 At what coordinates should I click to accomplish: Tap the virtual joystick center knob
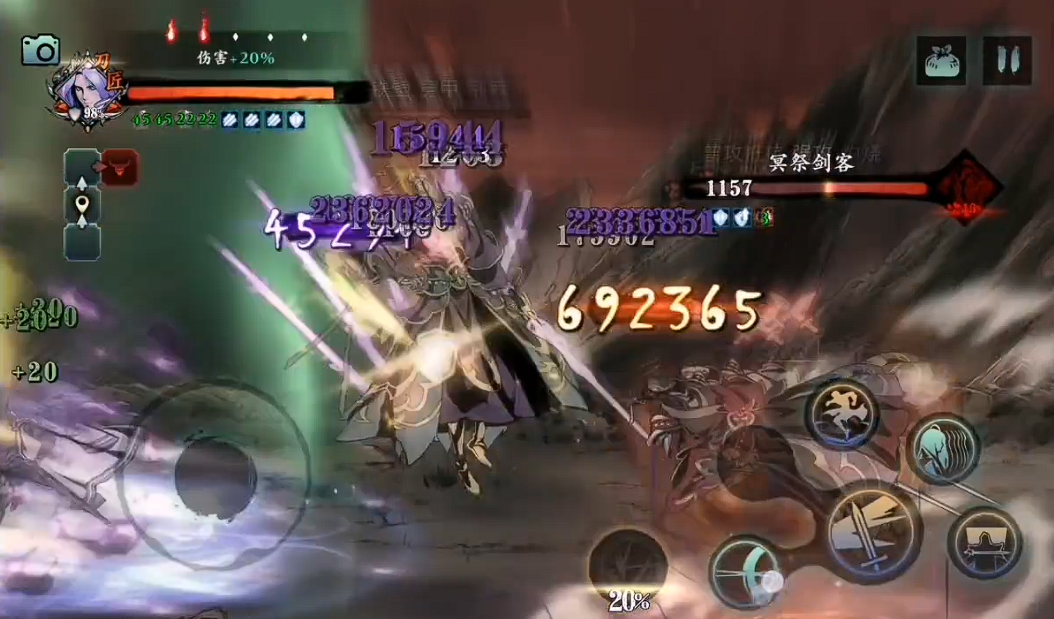click(215, 475)
